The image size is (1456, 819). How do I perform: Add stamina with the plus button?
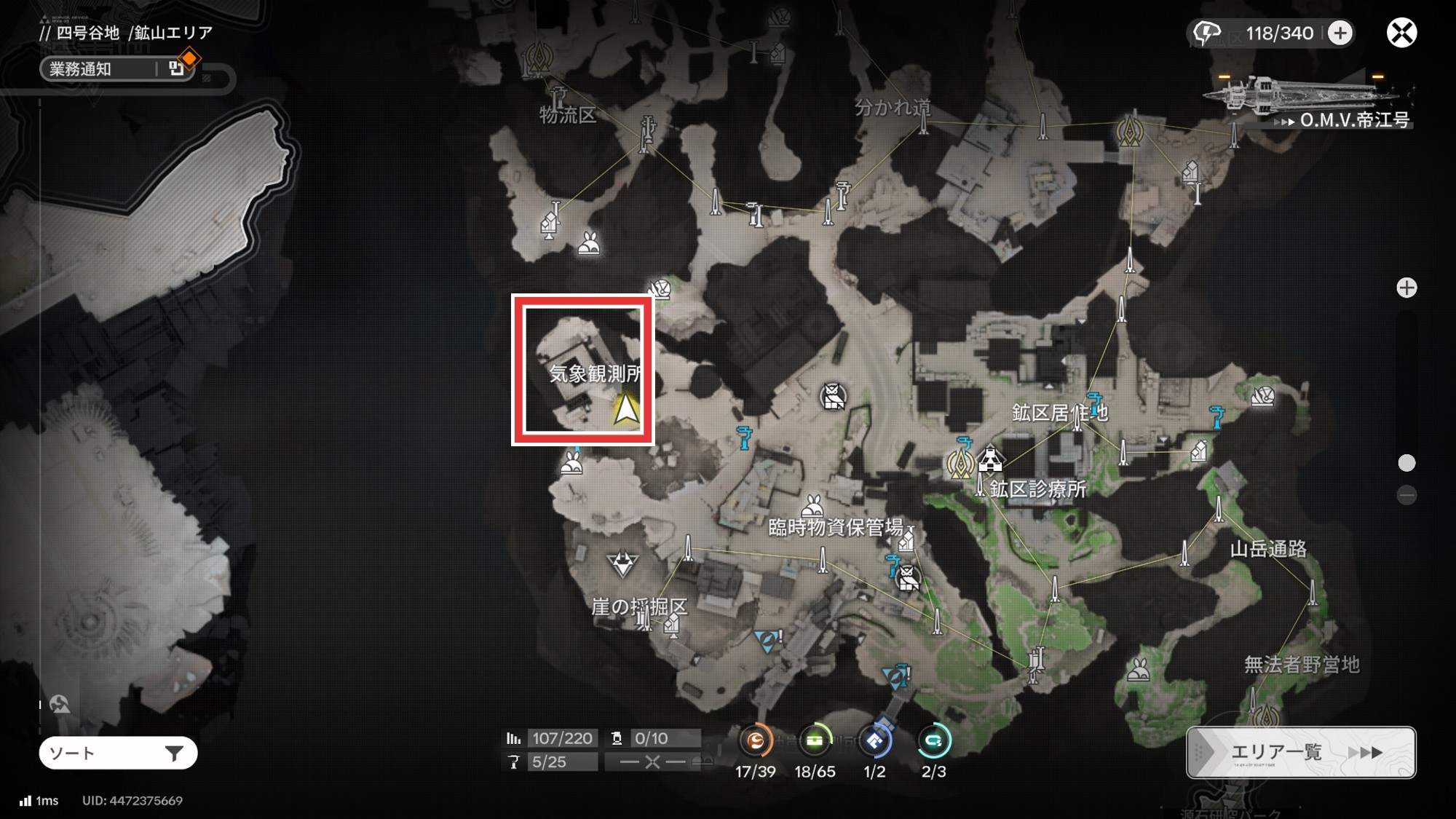pyautogui.click(x=1340, y=33)
